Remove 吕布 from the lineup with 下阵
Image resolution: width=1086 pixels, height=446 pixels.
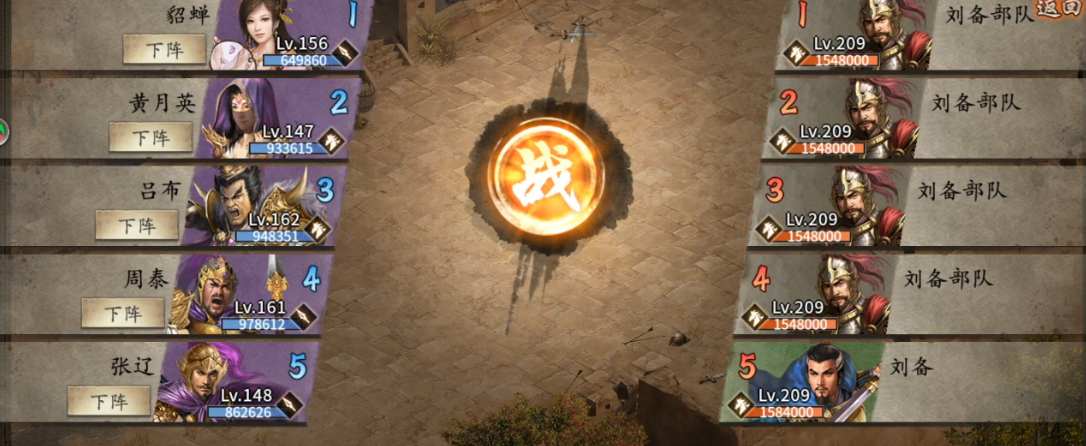click(136, 225)
